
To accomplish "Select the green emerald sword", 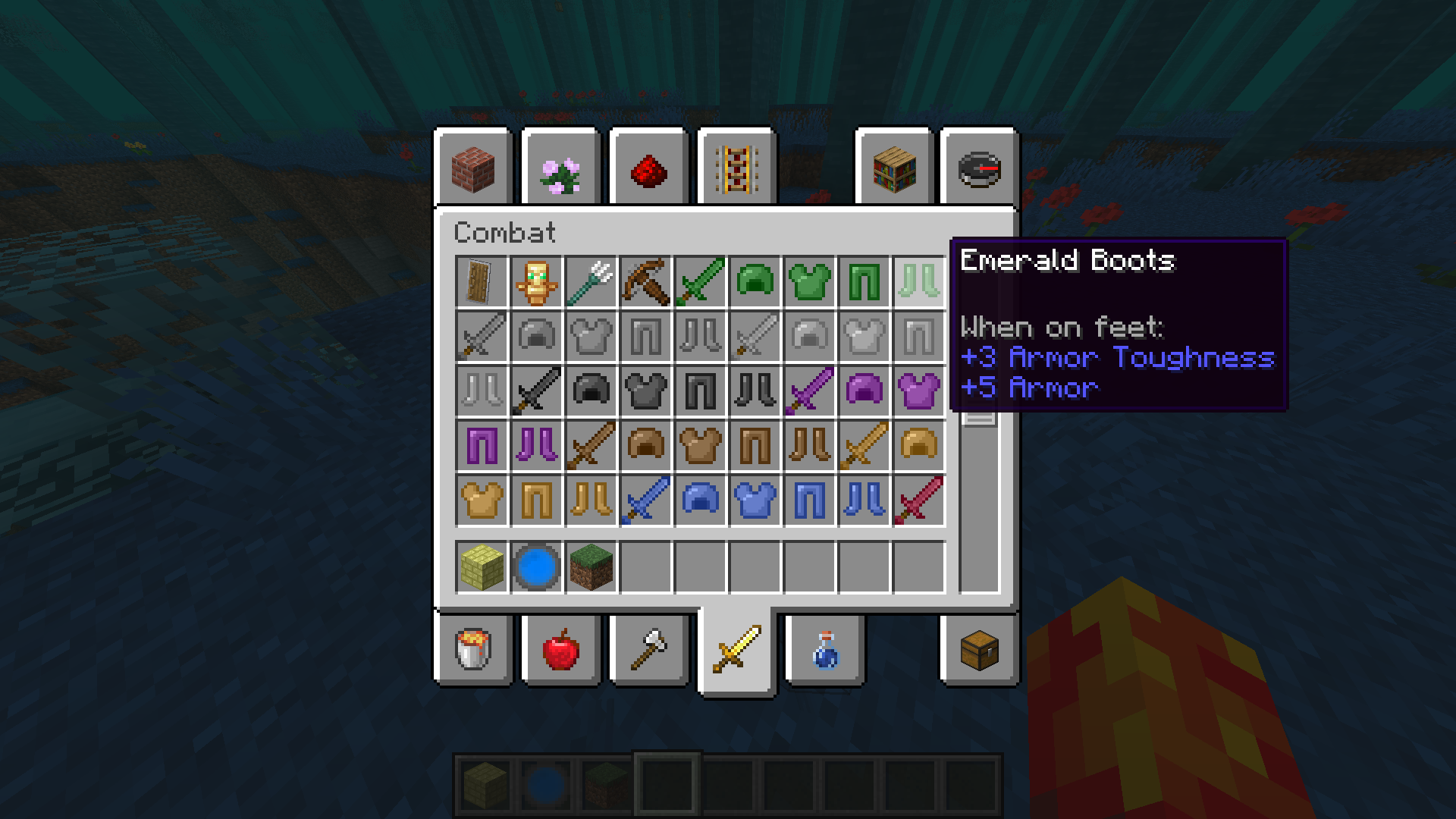I will [701, 282].
